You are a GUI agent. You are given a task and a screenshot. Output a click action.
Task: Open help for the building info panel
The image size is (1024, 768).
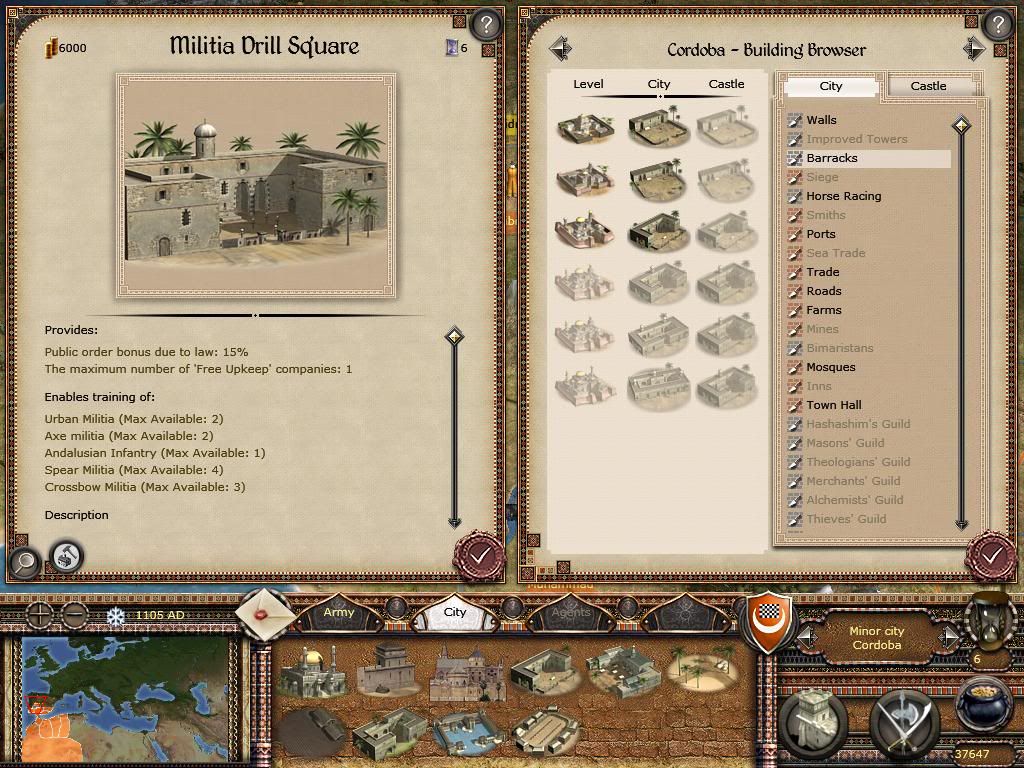[x=485, y=23]
